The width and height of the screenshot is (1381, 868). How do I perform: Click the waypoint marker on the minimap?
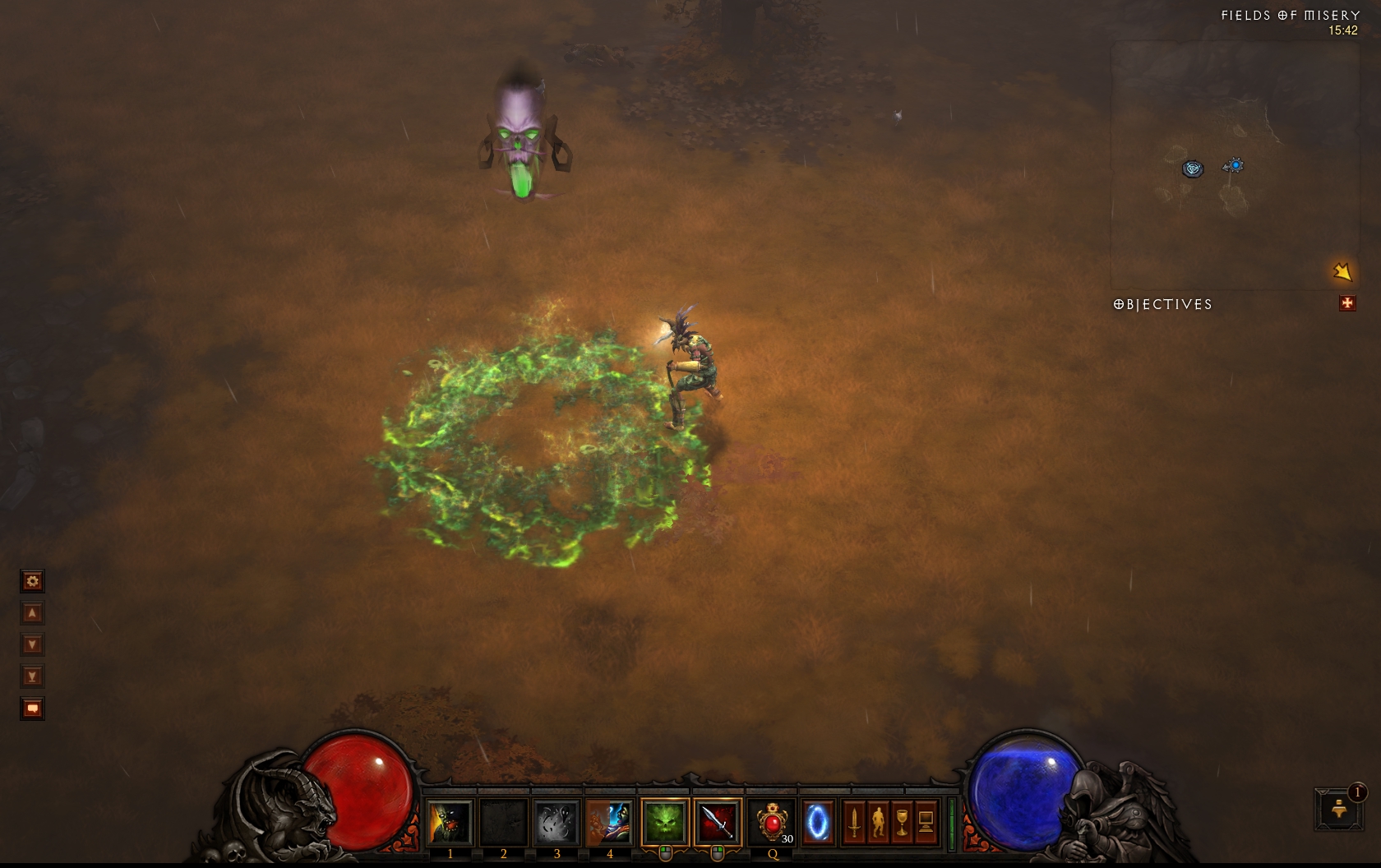click(1193, 169)
